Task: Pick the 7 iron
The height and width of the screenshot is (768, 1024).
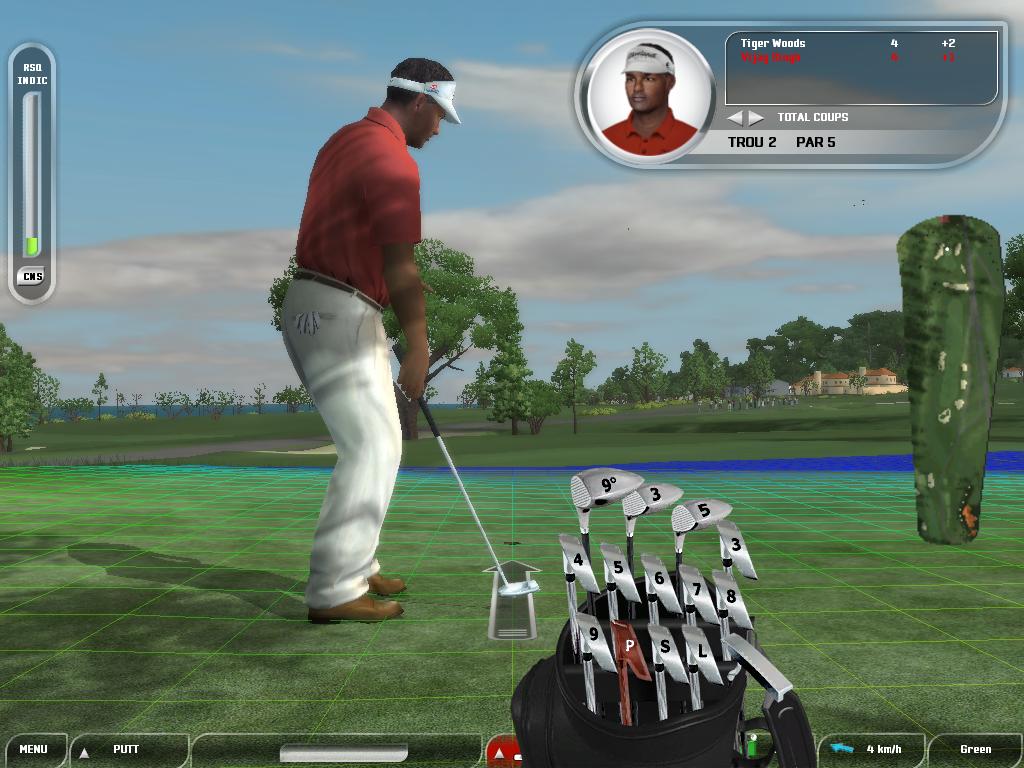Action: click(697, 589)
